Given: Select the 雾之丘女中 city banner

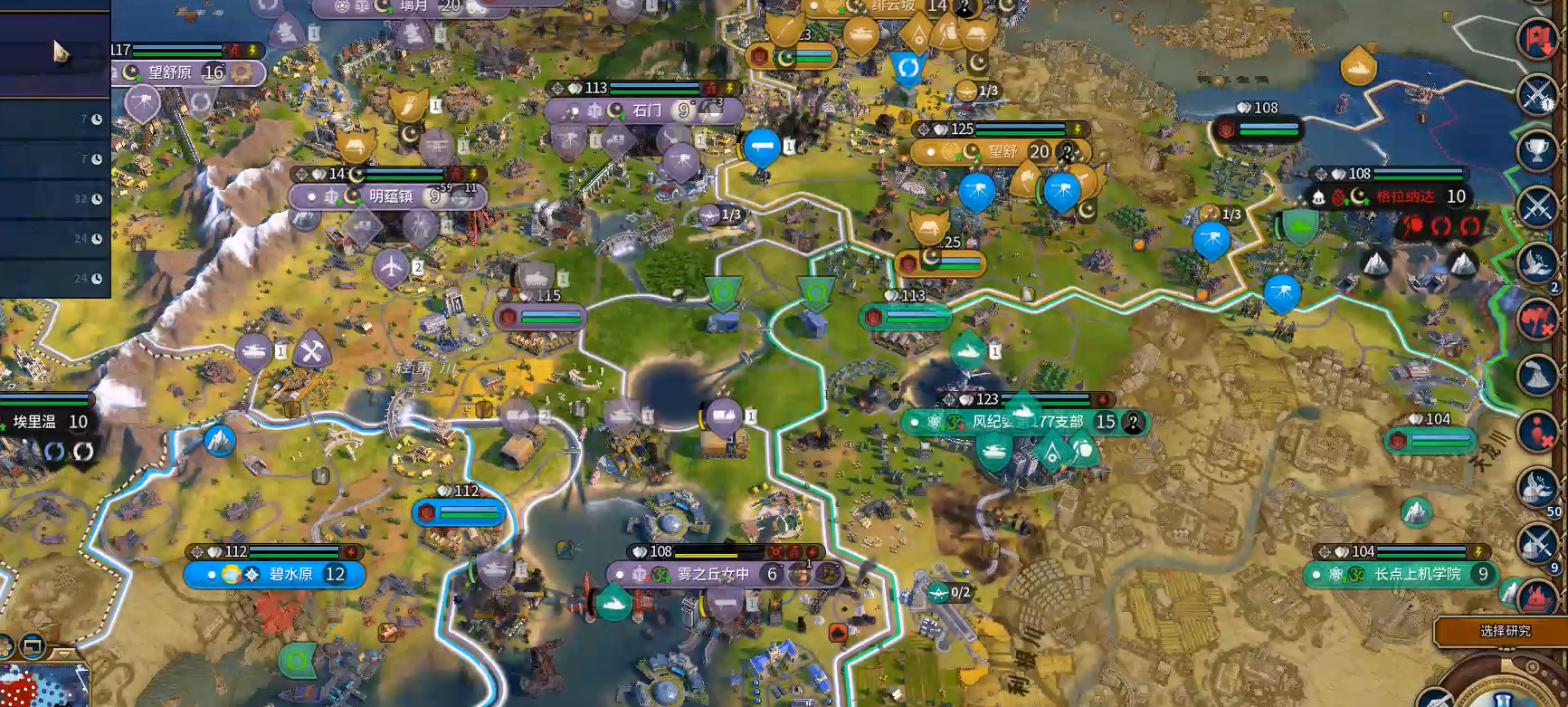Looking at the screenshot, I should pyautogui.click(x=712, y=574).
